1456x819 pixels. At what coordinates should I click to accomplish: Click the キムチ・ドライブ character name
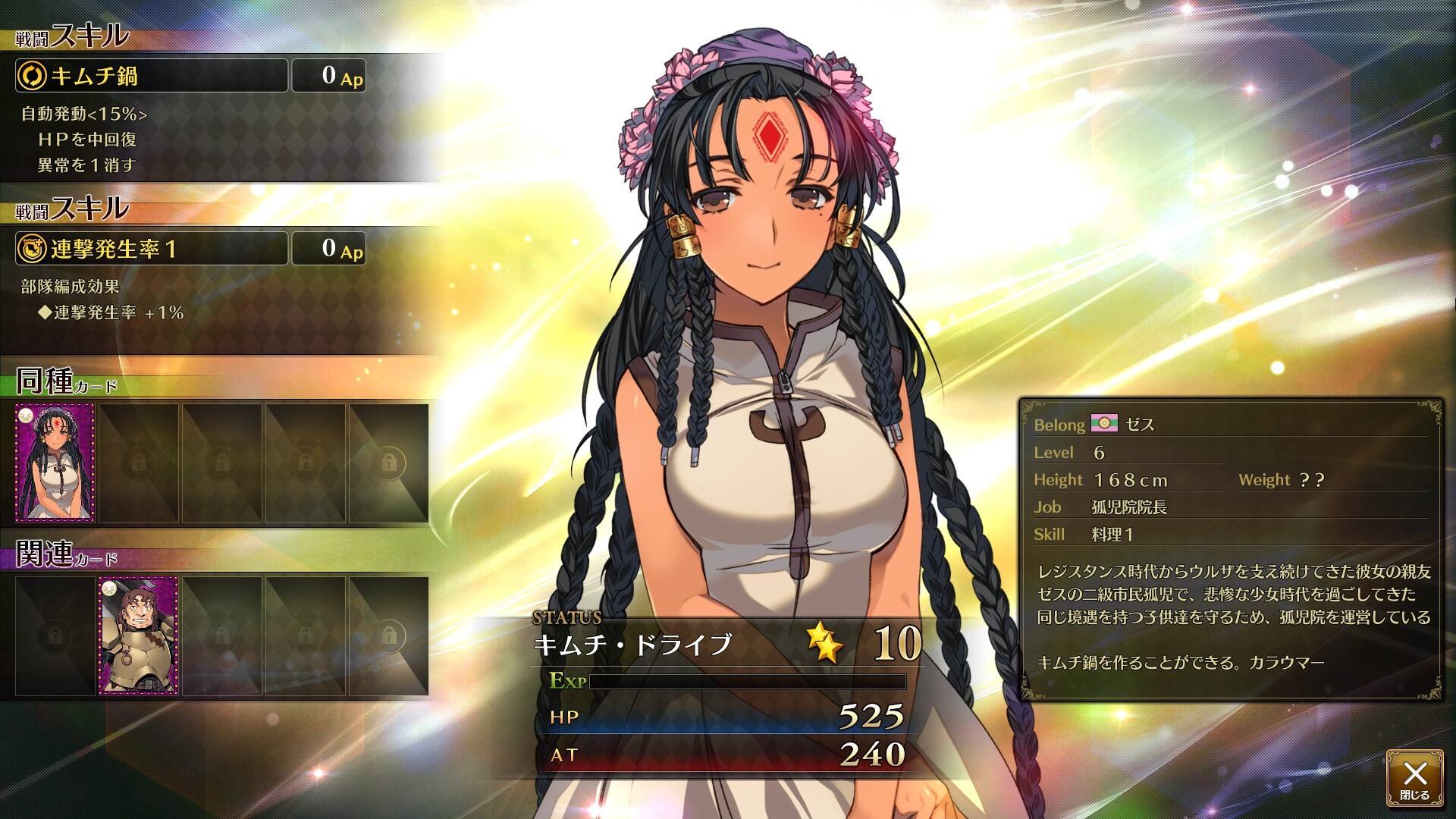[634, 644]
